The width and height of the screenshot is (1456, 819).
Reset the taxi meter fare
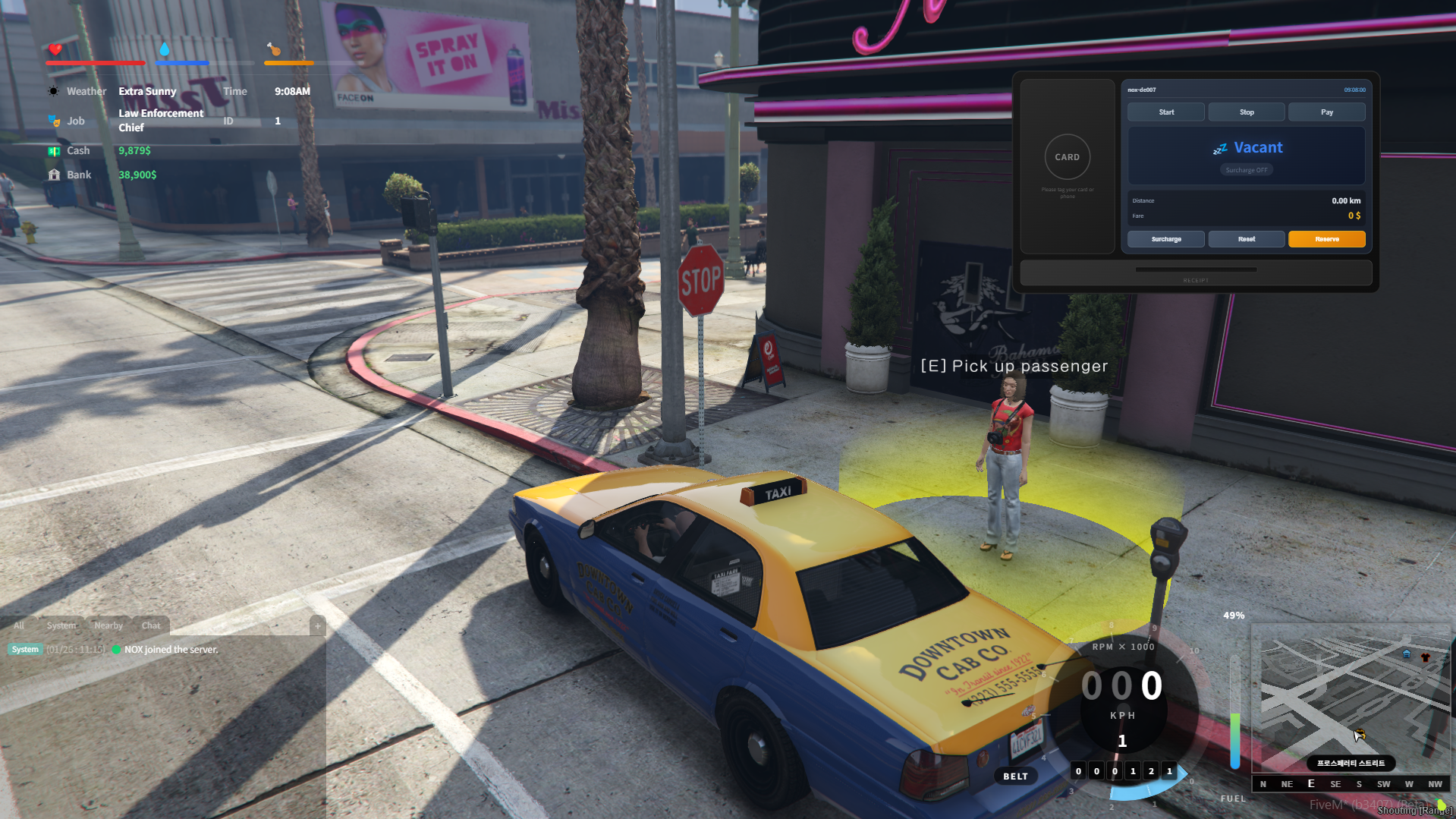click(x=1246, y=239)
